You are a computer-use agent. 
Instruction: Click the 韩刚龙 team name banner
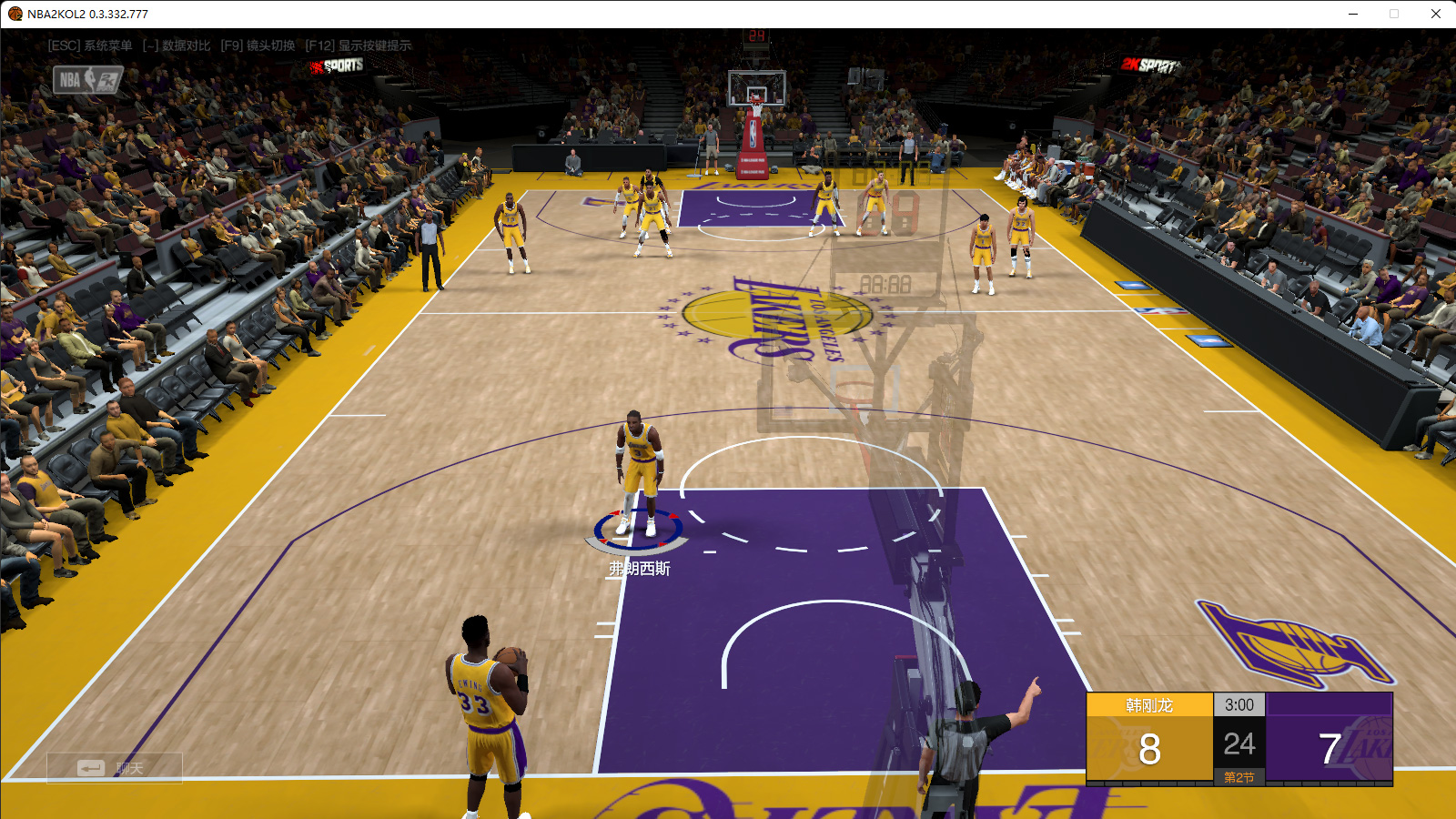click(x=1150, y=703)
